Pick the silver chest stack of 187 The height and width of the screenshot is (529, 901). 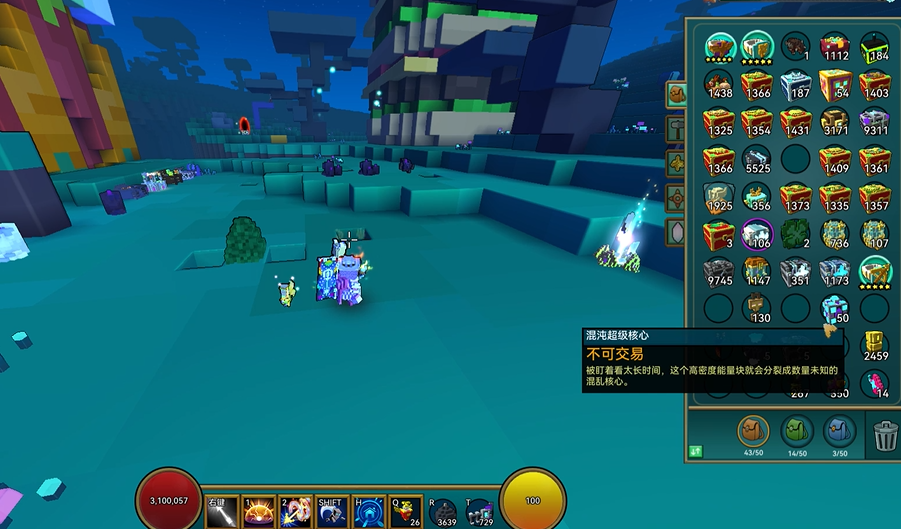pyautogui.click(x=796, y=84)
